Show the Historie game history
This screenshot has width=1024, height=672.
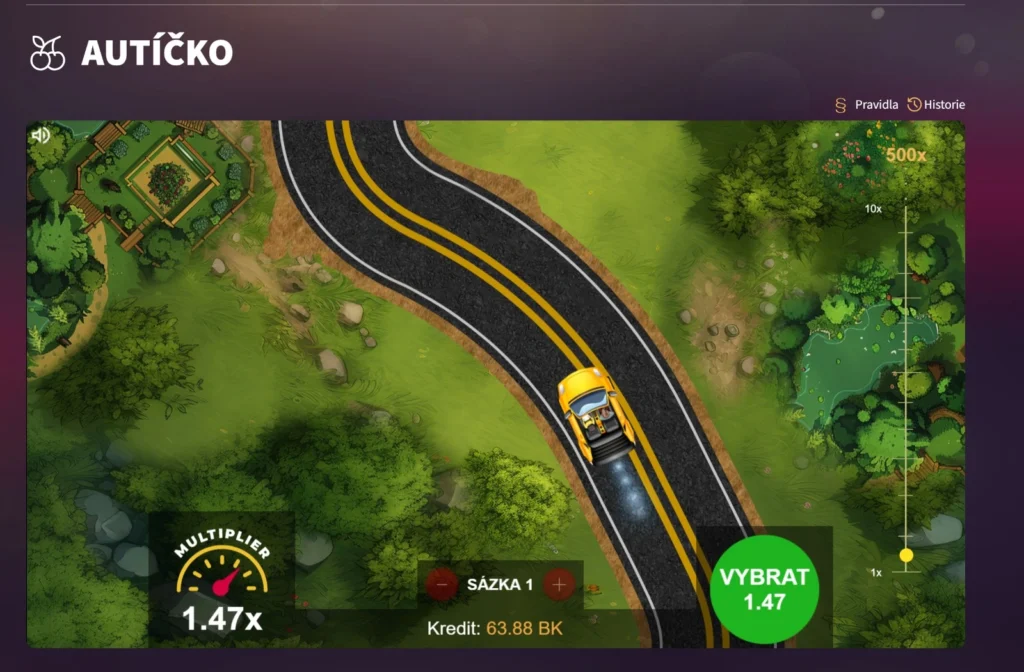click(x=936, y=105)
